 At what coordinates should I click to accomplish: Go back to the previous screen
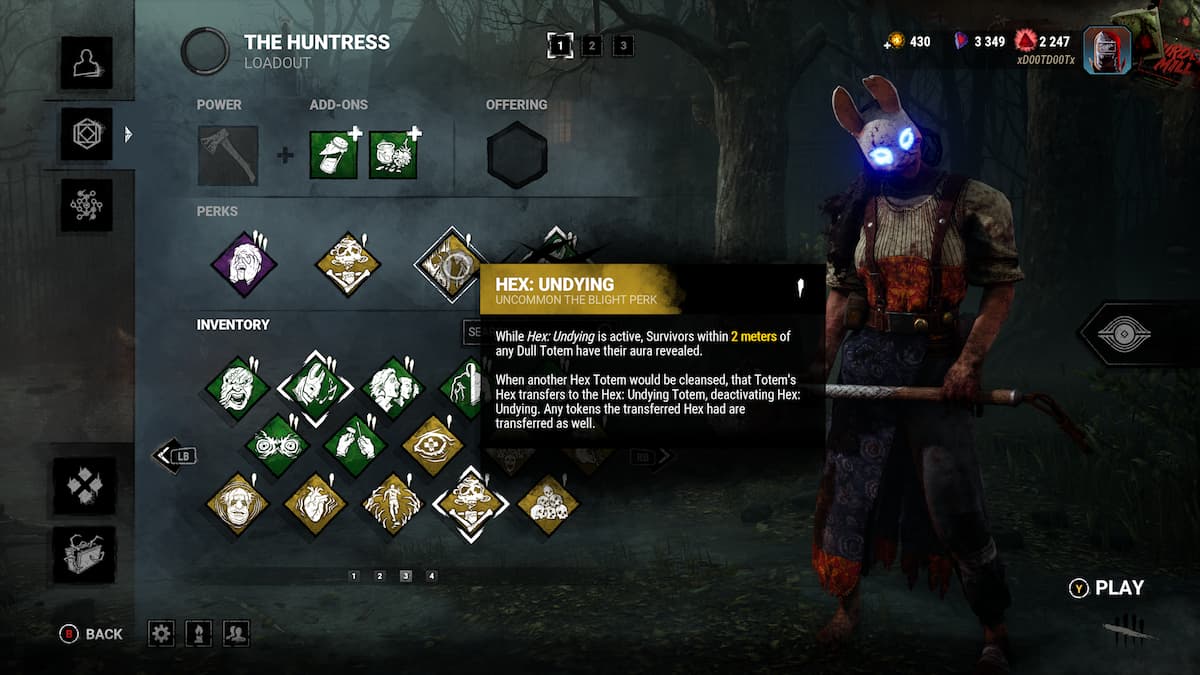[92, 633]
